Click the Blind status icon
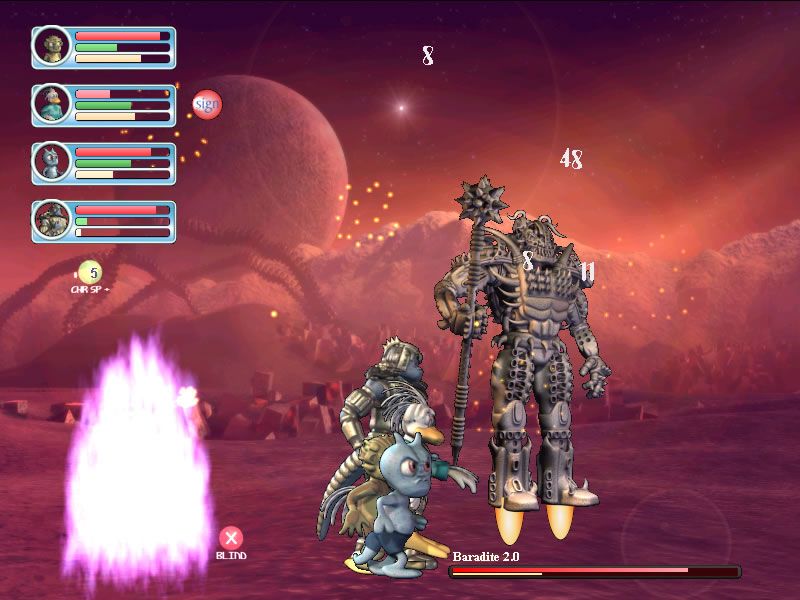This screenshot has height=600, width=800. (231, 539)
